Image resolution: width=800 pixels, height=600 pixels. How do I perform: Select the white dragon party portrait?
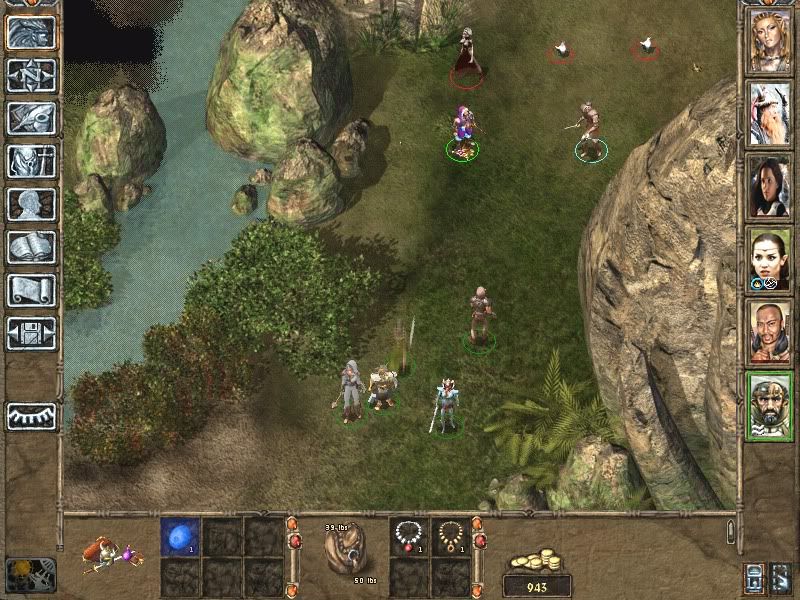click(768, 113)
